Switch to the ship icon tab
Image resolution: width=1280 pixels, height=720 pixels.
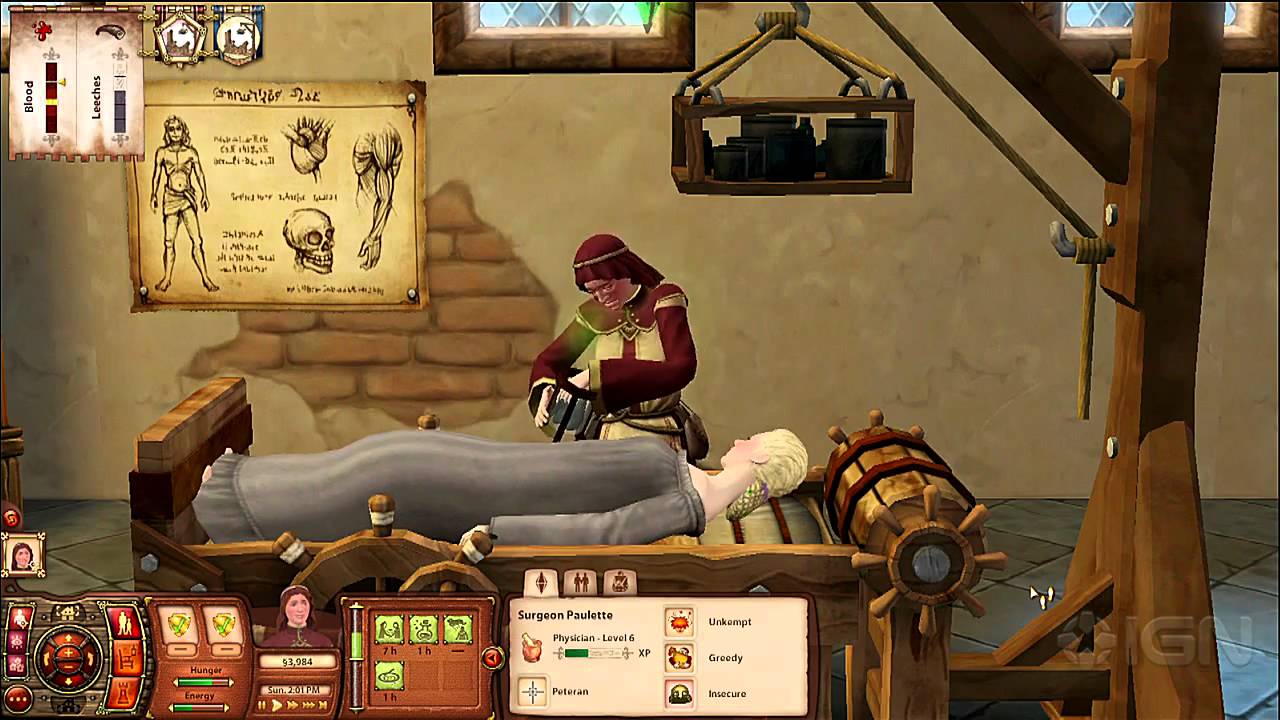[x=619, y=582]
